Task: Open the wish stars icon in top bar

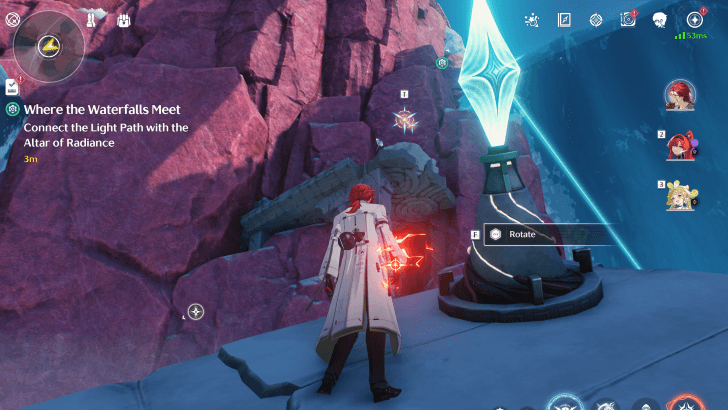Action: [x=532, y=19]
